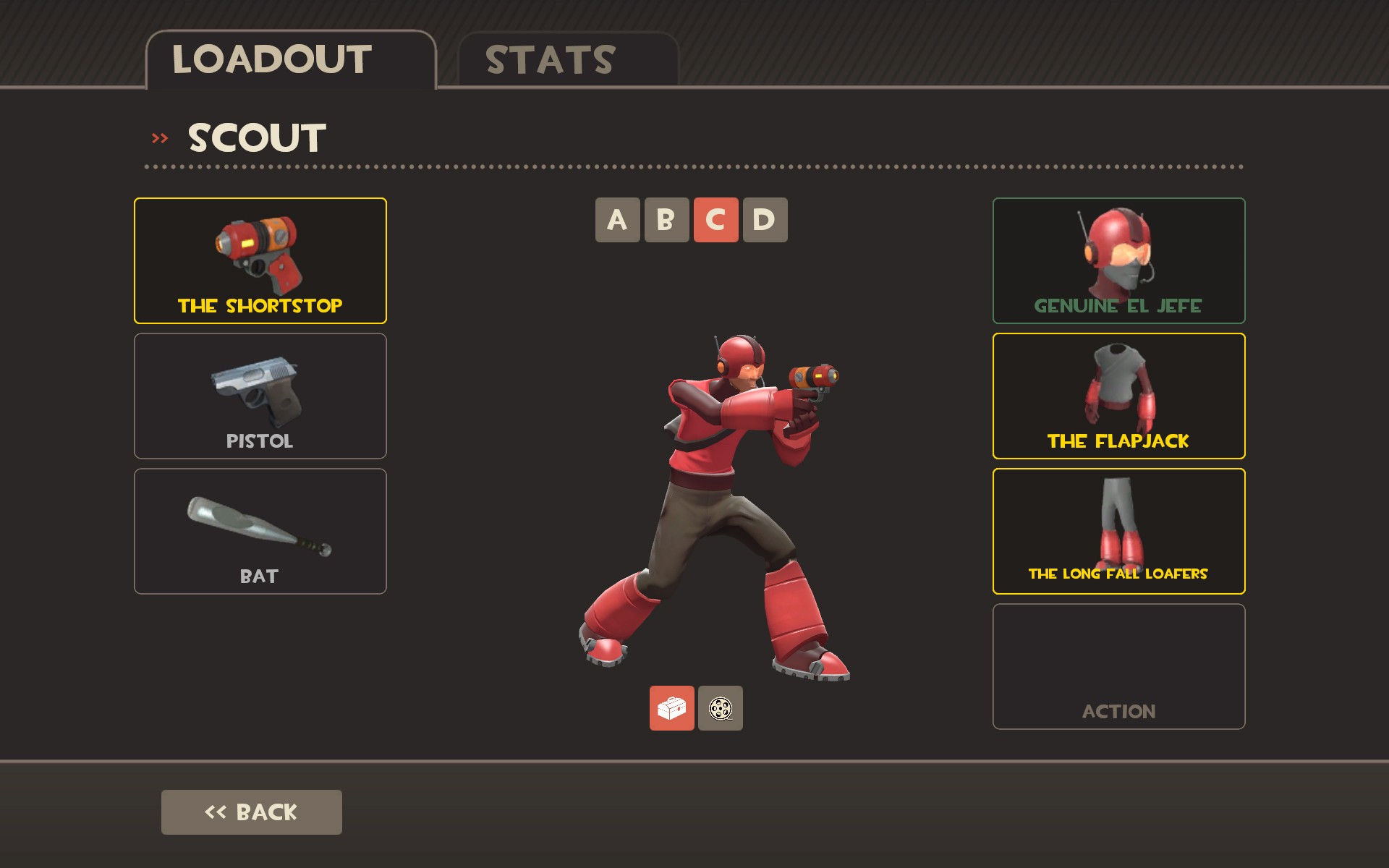Select the Bat melee weapon slot
The height and width of the screenshot is (868, 1389).
tap(260, 530)
